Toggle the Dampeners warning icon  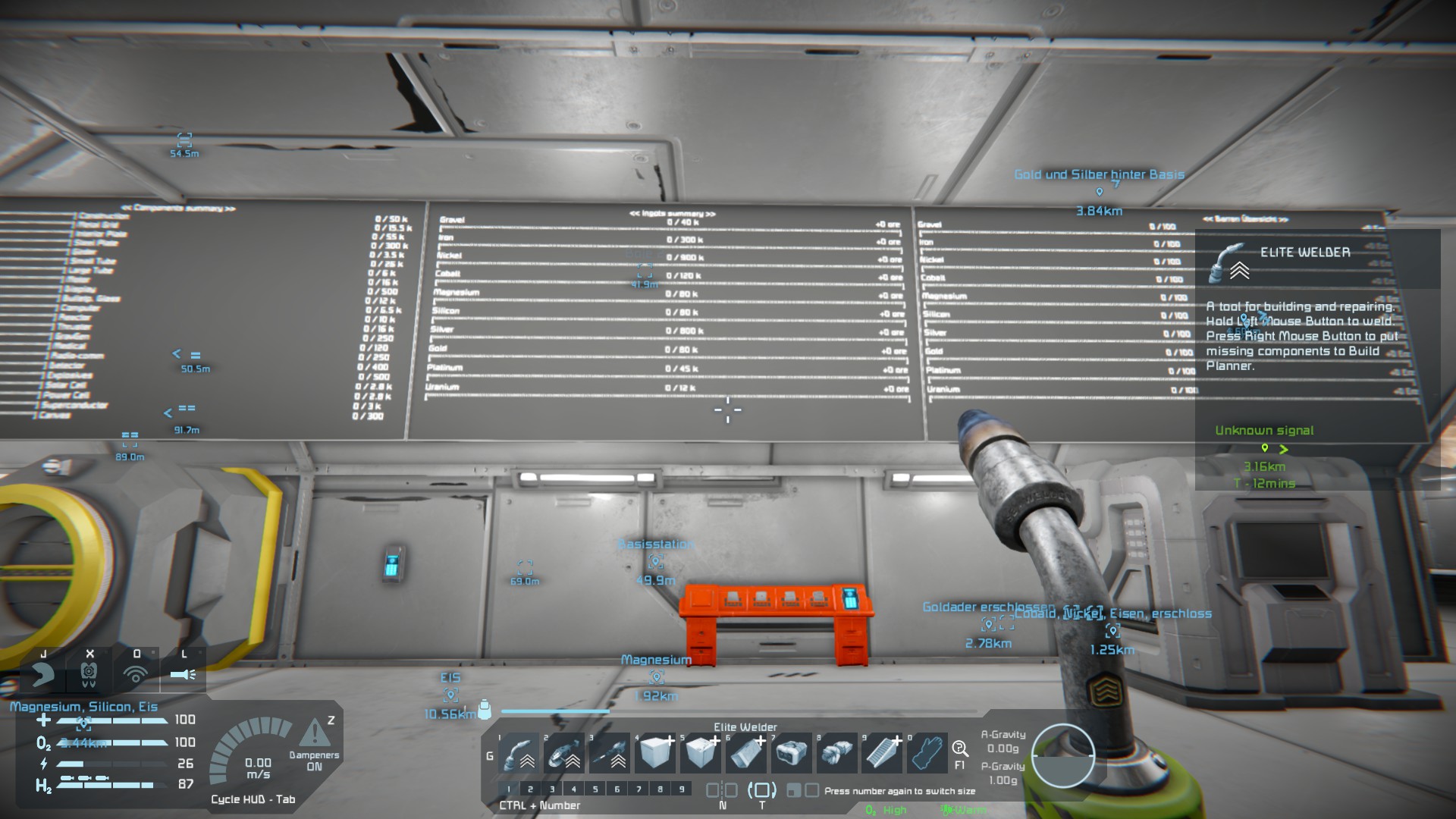[314, 734]
